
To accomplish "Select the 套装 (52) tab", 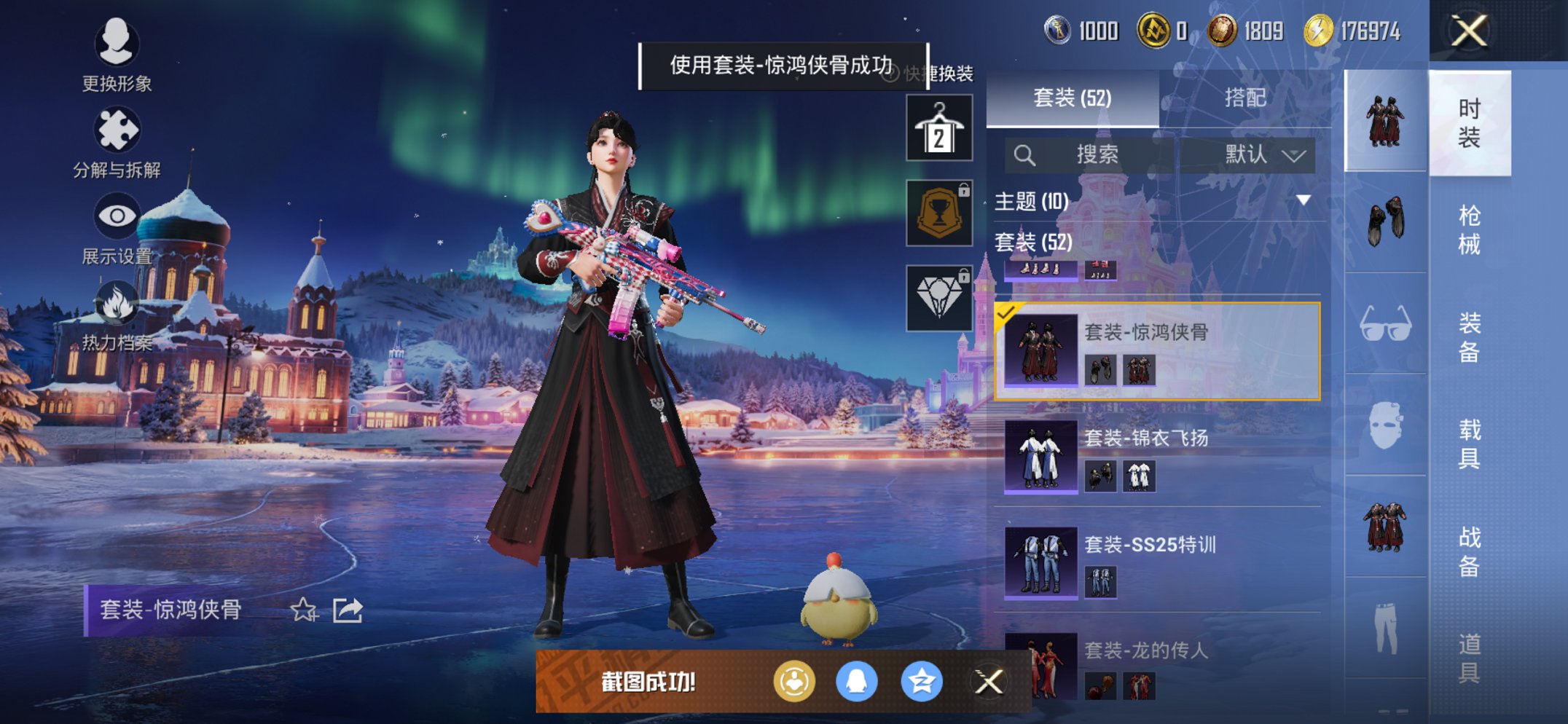I will 1072,98.
